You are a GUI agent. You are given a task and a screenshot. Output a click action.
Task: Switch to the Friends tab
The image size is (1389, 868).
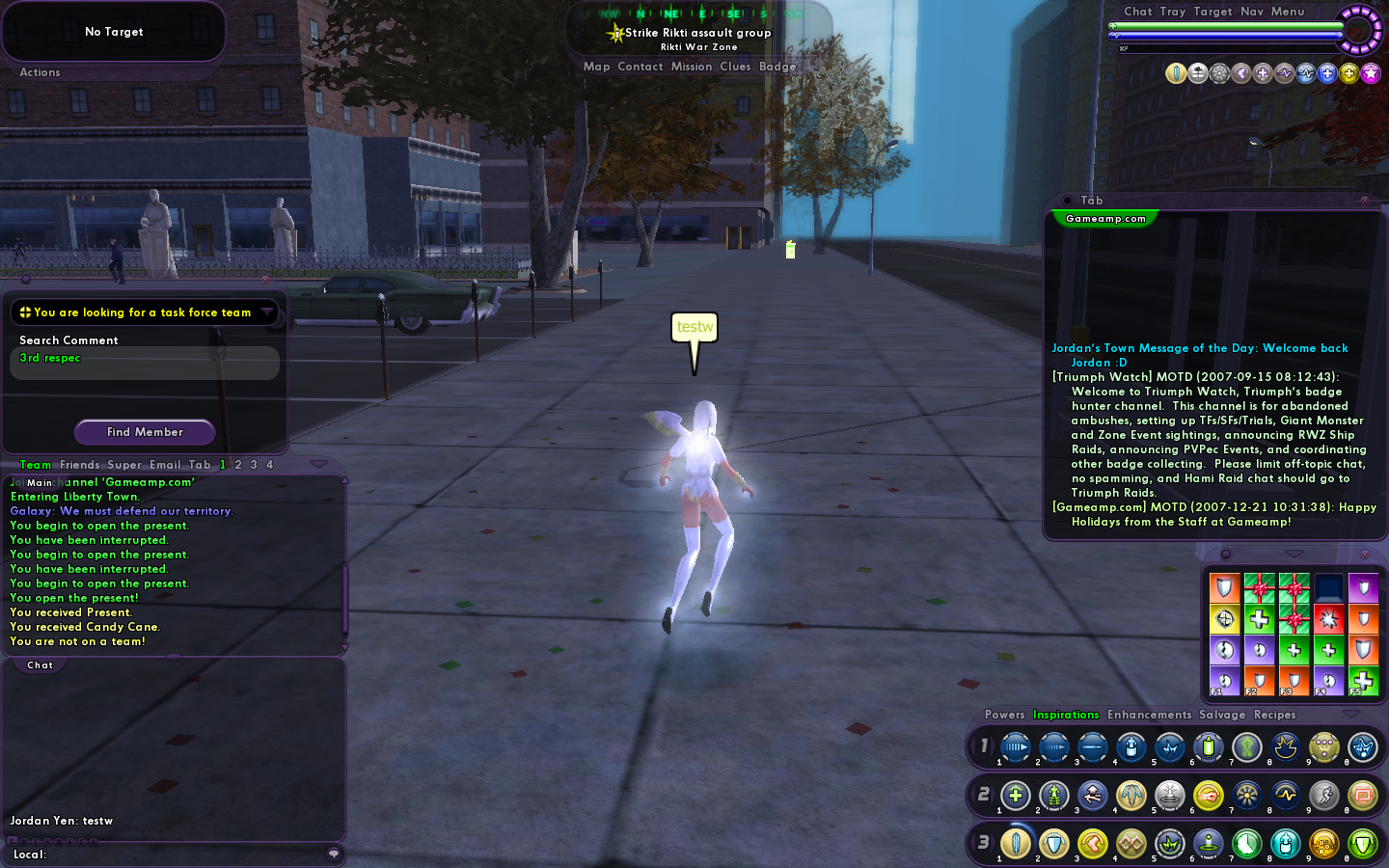pyautogui.click(x=79, y=465)
